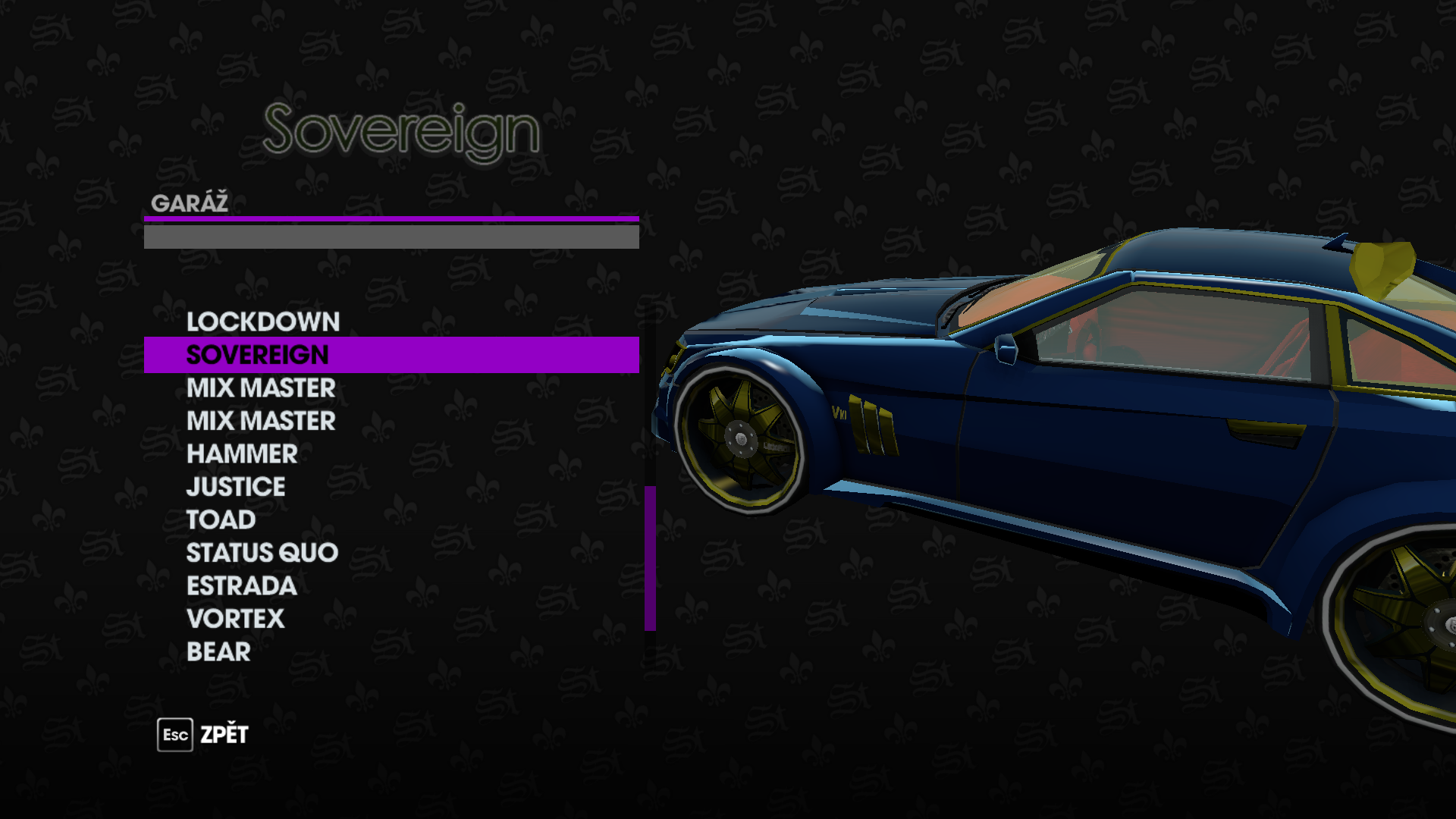The image size is (1456, 819).
Task: Choose the Vortex vehicle entry
Action: (235, 619)
